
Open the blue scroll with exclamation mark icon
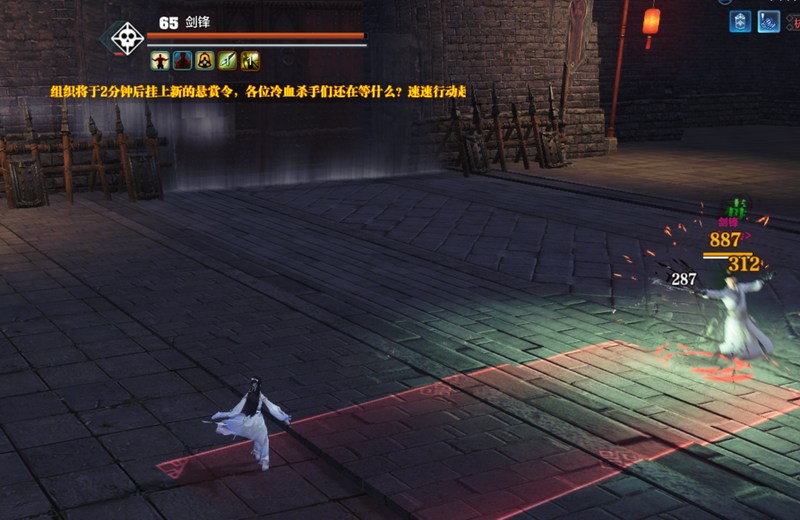(x=769, y=21)
